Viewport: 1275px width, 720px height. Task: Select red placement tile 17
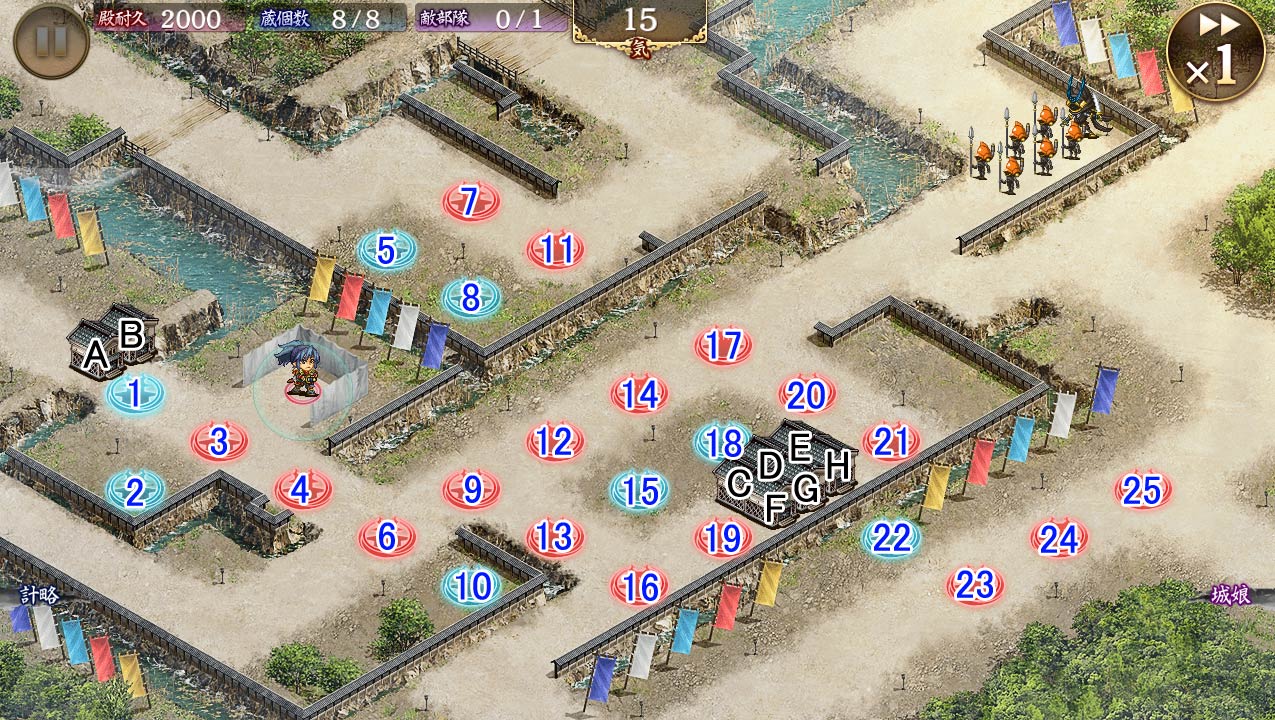pos(723,346)
